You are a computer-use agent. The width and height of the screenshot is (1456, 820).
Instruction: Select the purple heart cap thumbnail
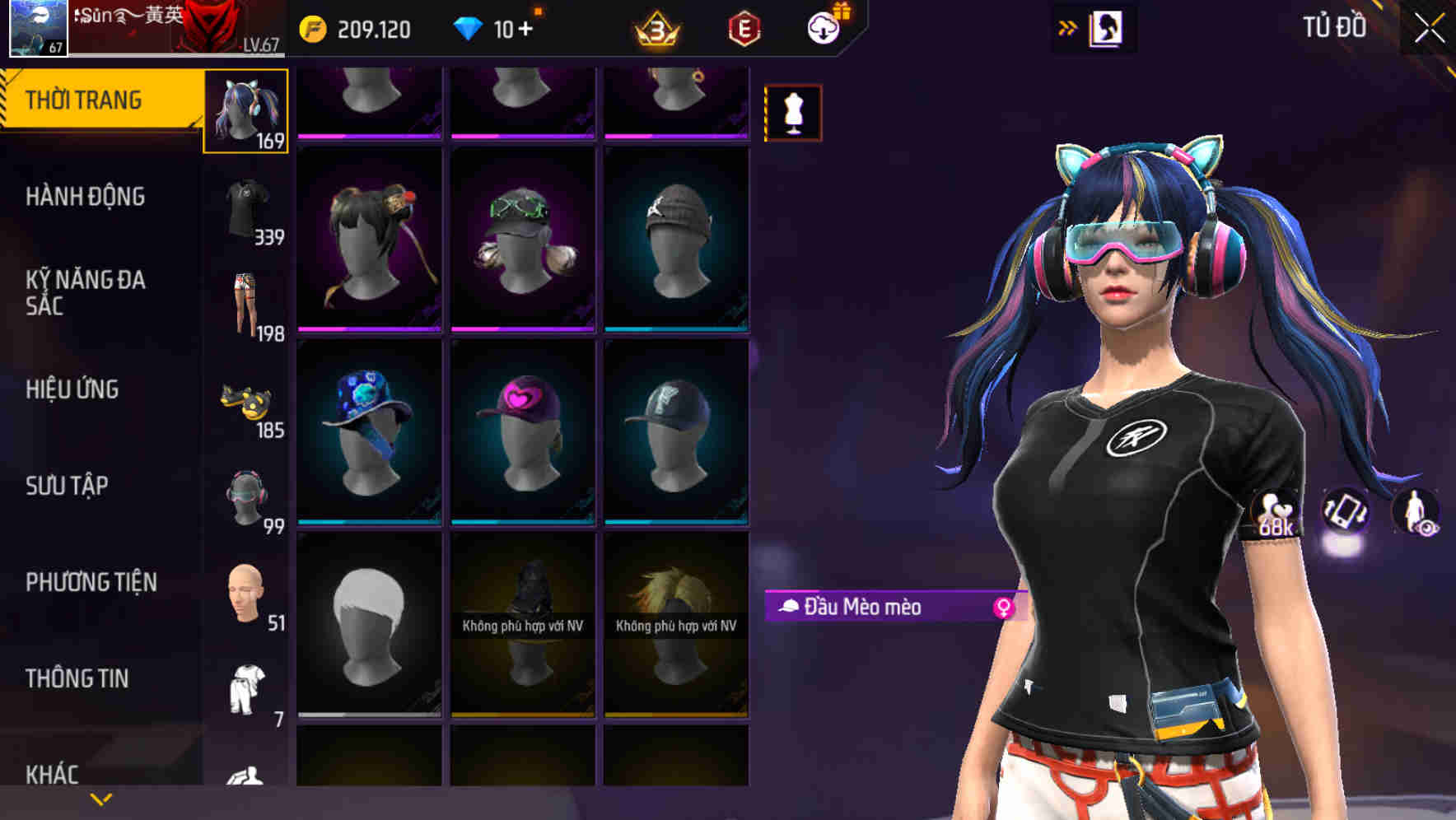pos(522,428)
